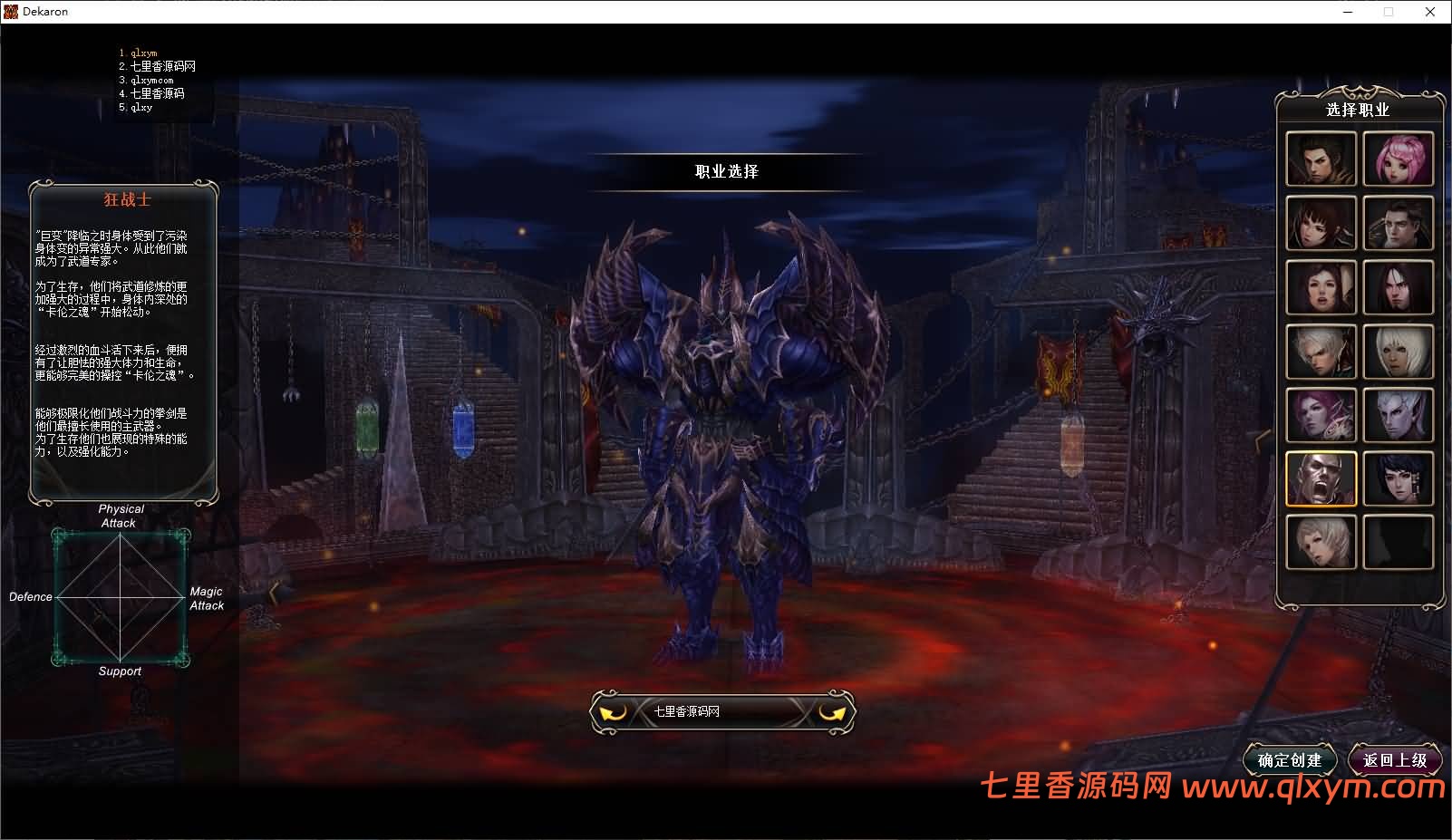Viewport: 1452px width, 840px height.
Task: Select the white-haired male swordsman portrait
Action: pos(1321,351)
